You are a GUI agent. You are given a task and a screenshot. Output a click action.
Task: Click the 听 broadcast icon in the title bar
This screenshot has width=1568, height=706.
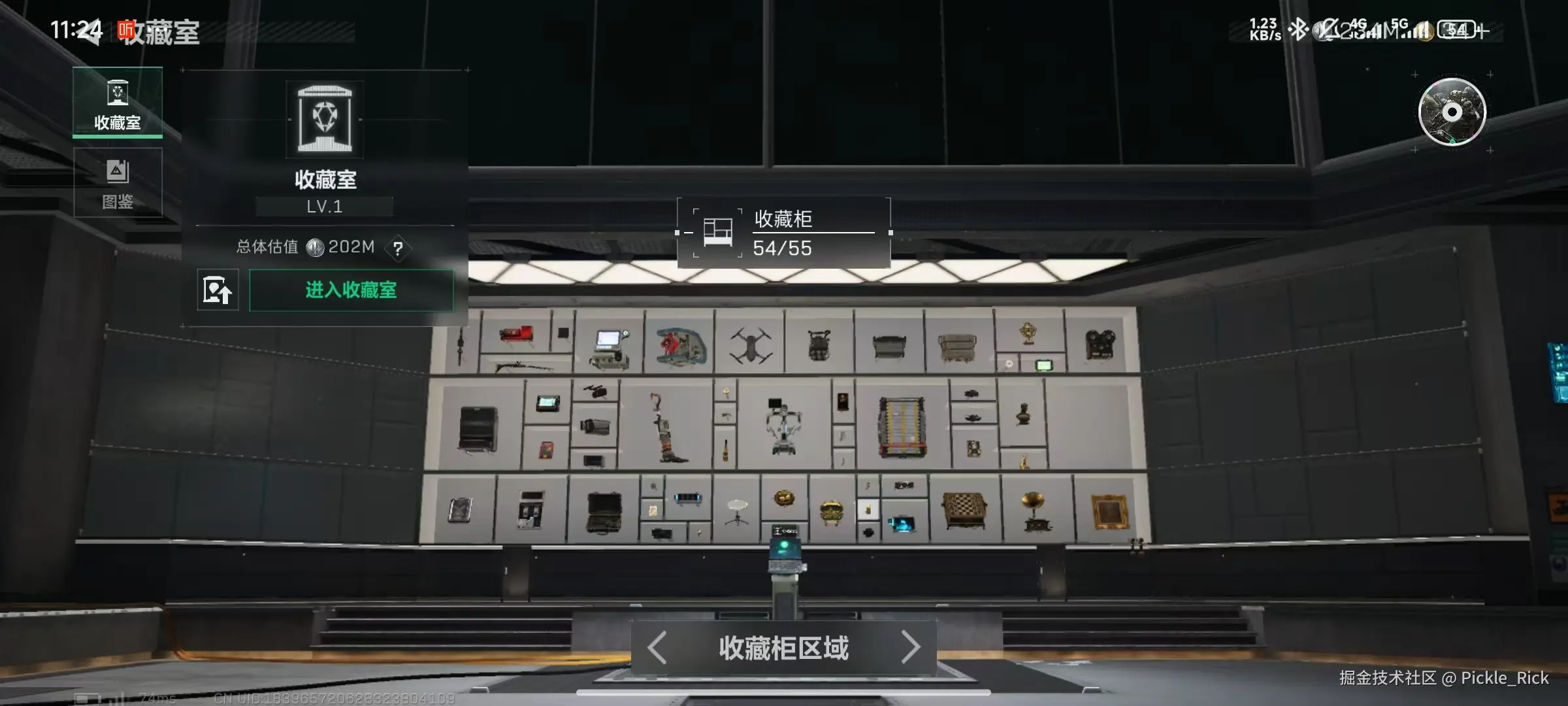(x=125, y=28)
